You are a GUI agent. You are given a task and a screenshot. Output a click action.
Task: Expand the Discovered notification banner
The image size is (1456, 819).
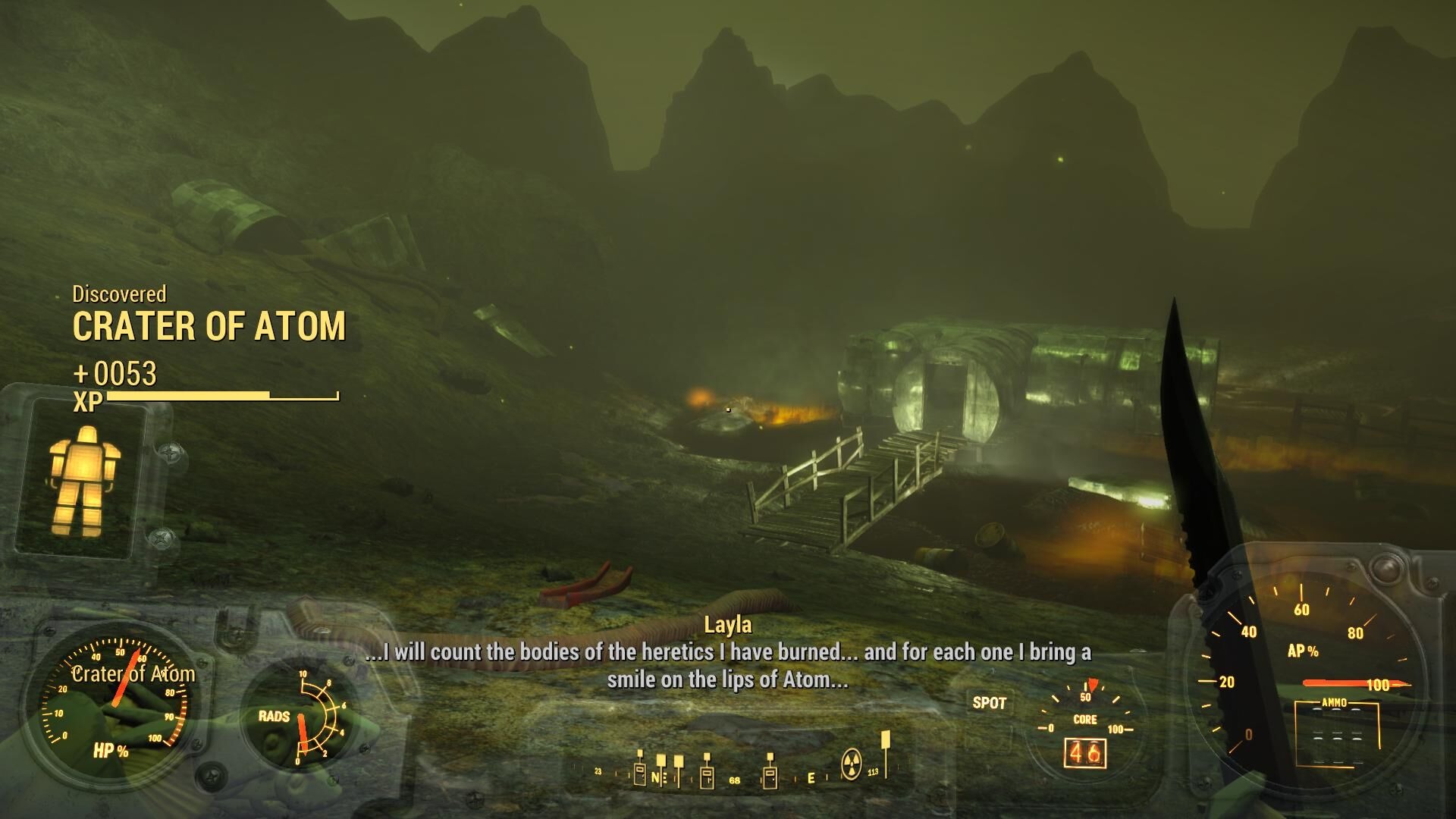(118, 295)
